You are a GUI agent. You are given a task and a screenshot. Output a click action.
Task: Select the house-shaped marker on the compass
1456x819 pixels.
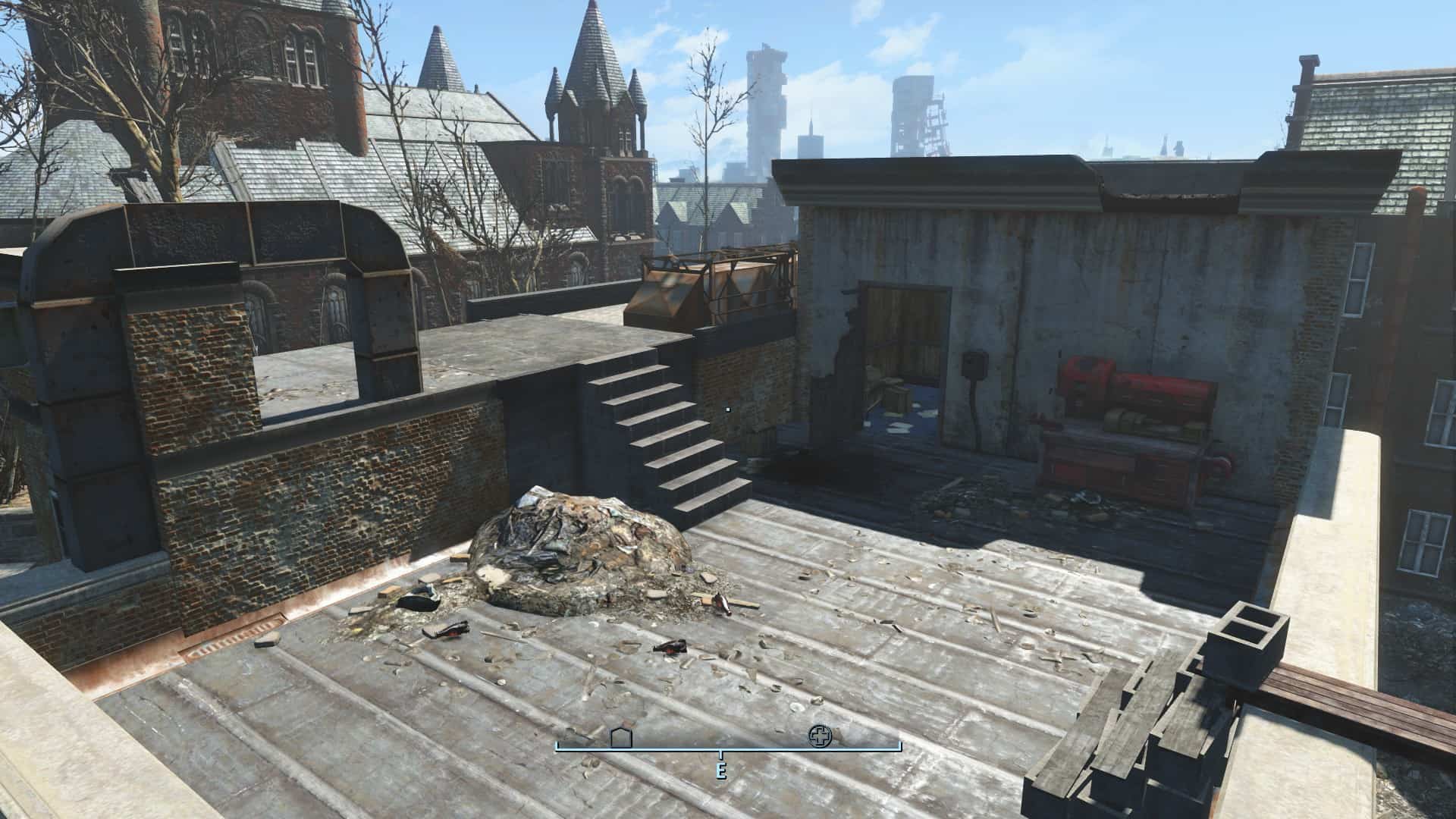click(621, 737)
